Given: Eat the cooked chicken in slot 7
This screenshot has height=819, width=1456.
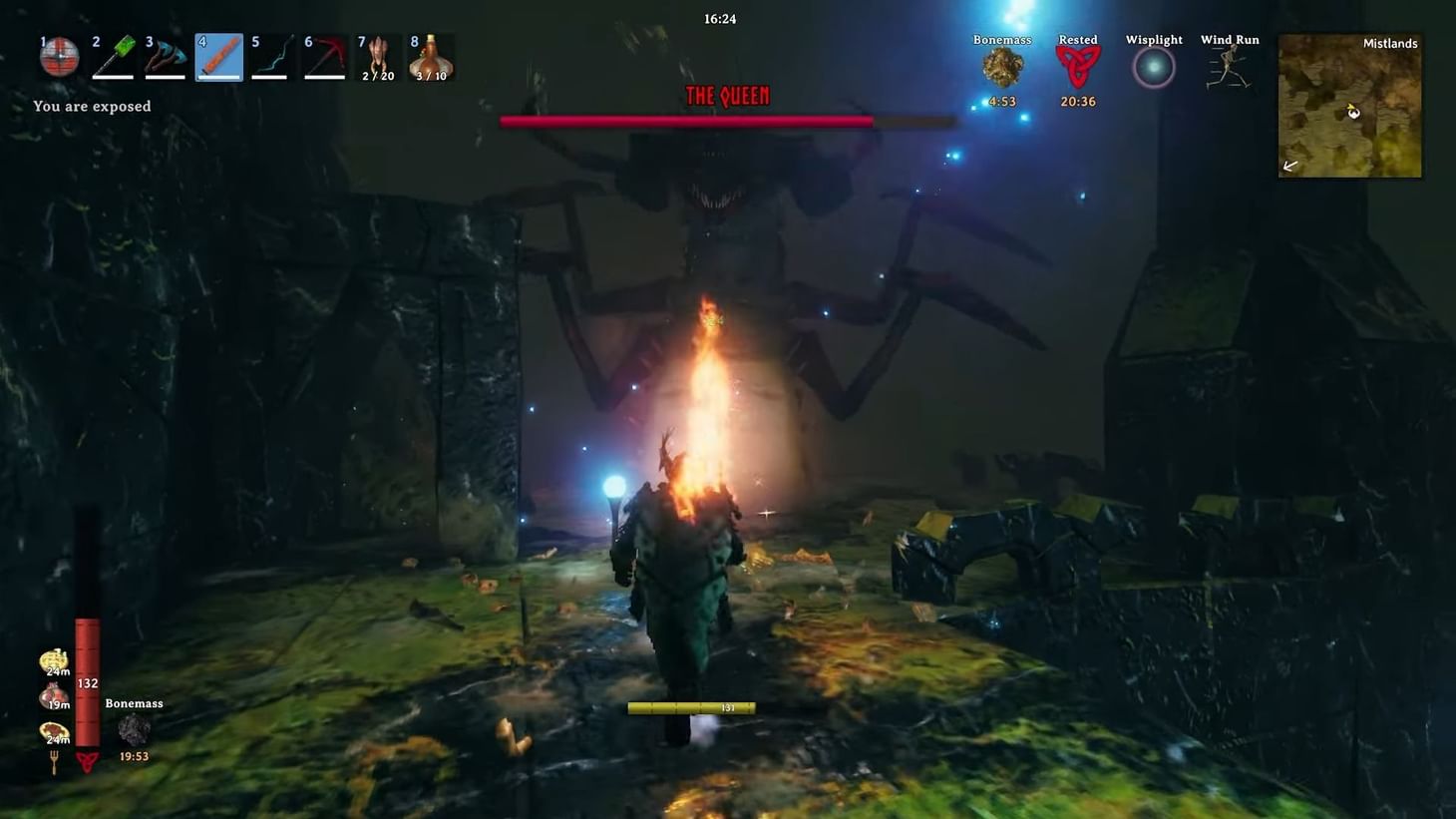Looking at the screenshot, I should point(378,56).
